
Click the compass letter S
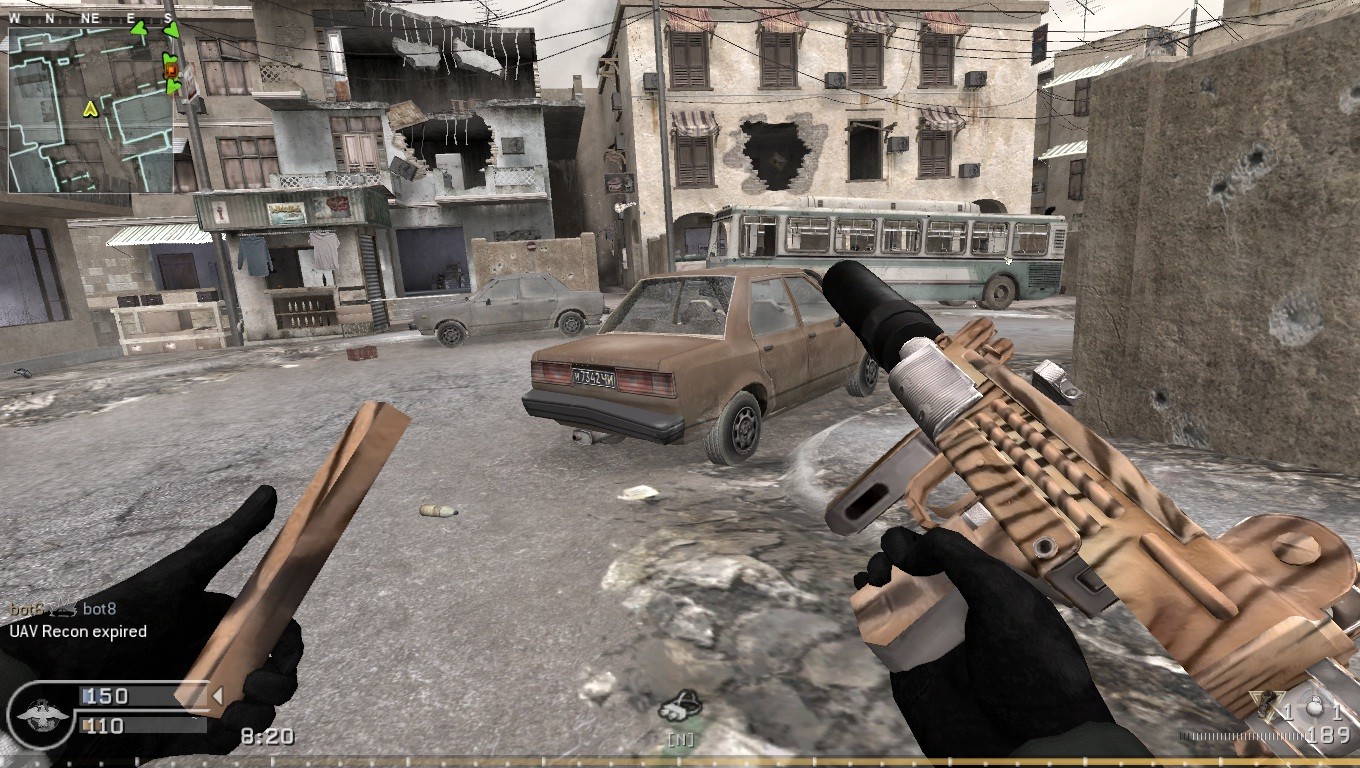click(168, 16)
